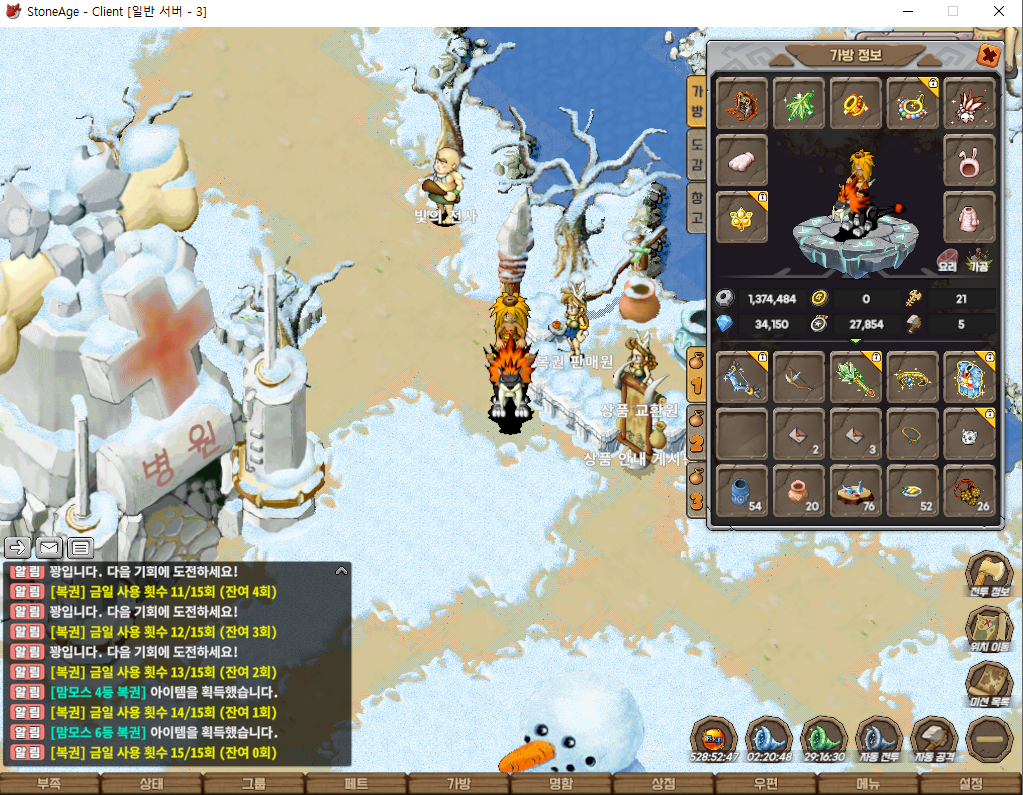Screen dimensions: 1023x795
Task: Minimize the StoneAge client window
Action: (909, 12)
